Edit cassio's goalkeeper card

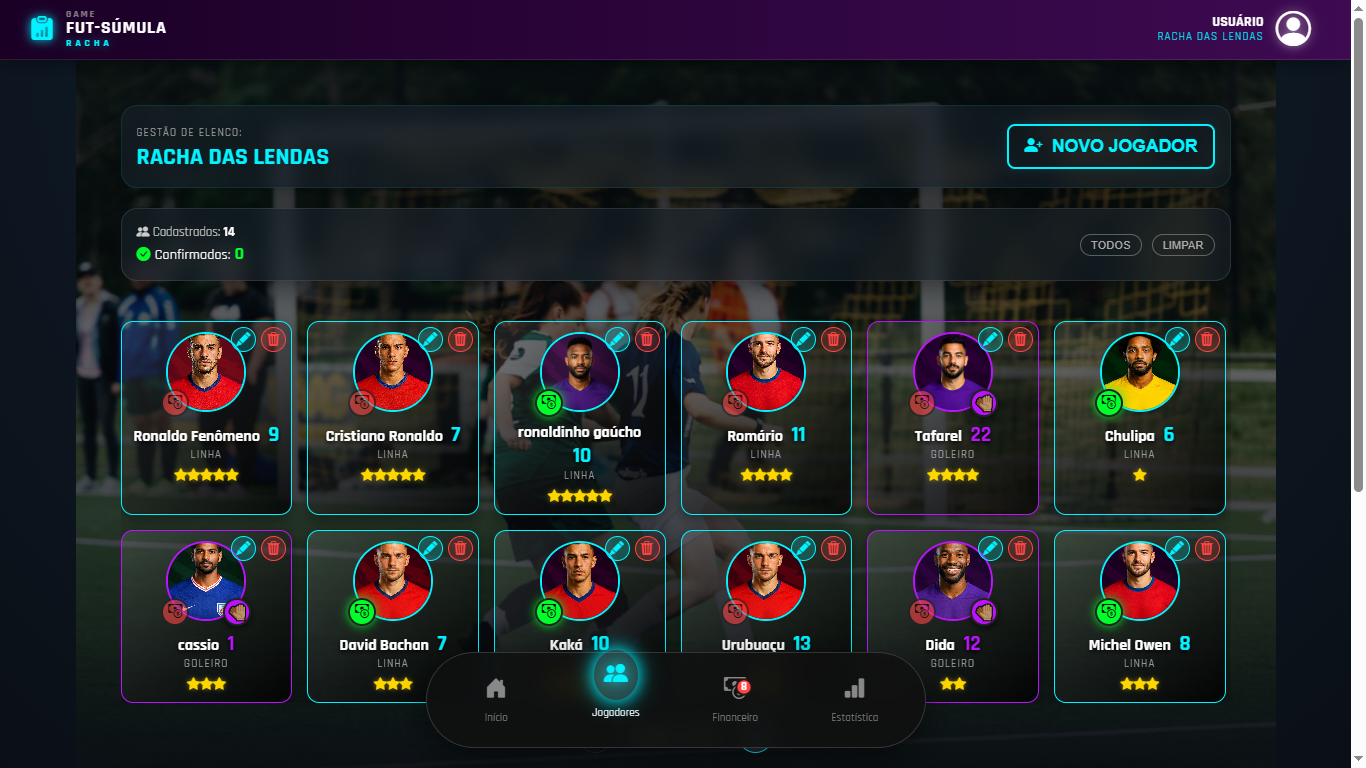[244, 548]
